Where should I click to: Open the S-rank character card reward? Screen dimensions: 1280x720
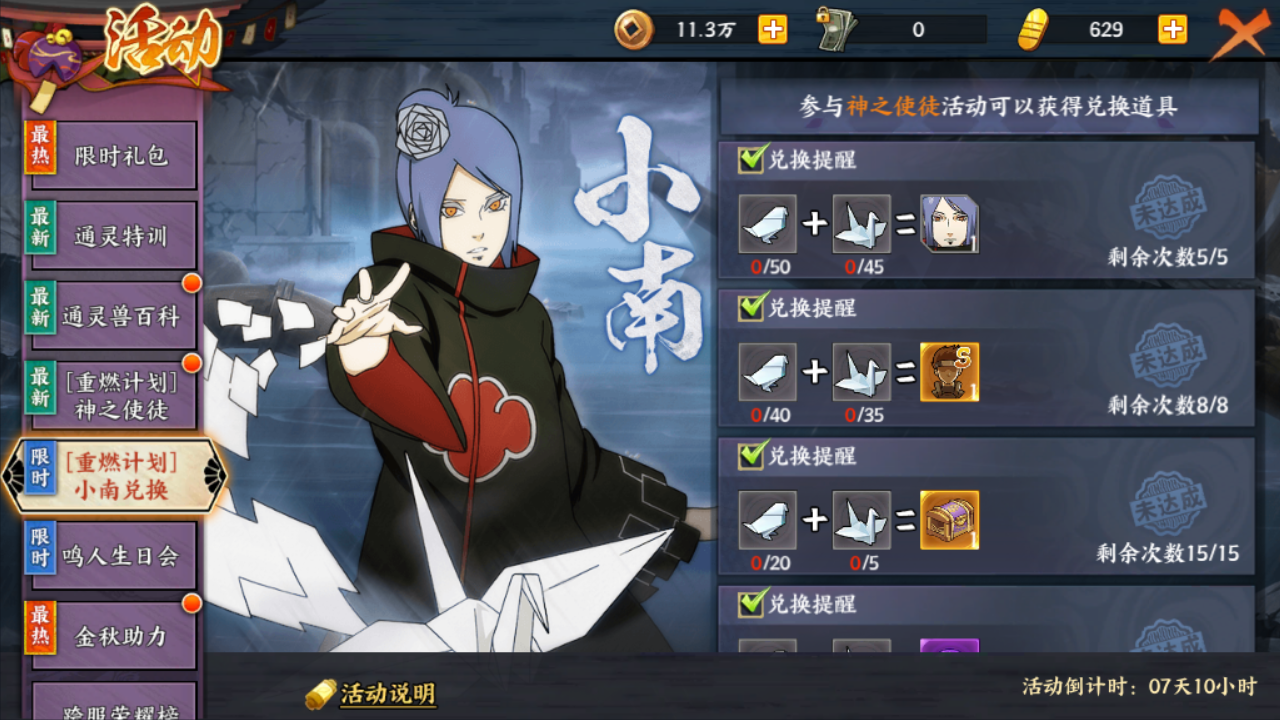coord(950,372)
